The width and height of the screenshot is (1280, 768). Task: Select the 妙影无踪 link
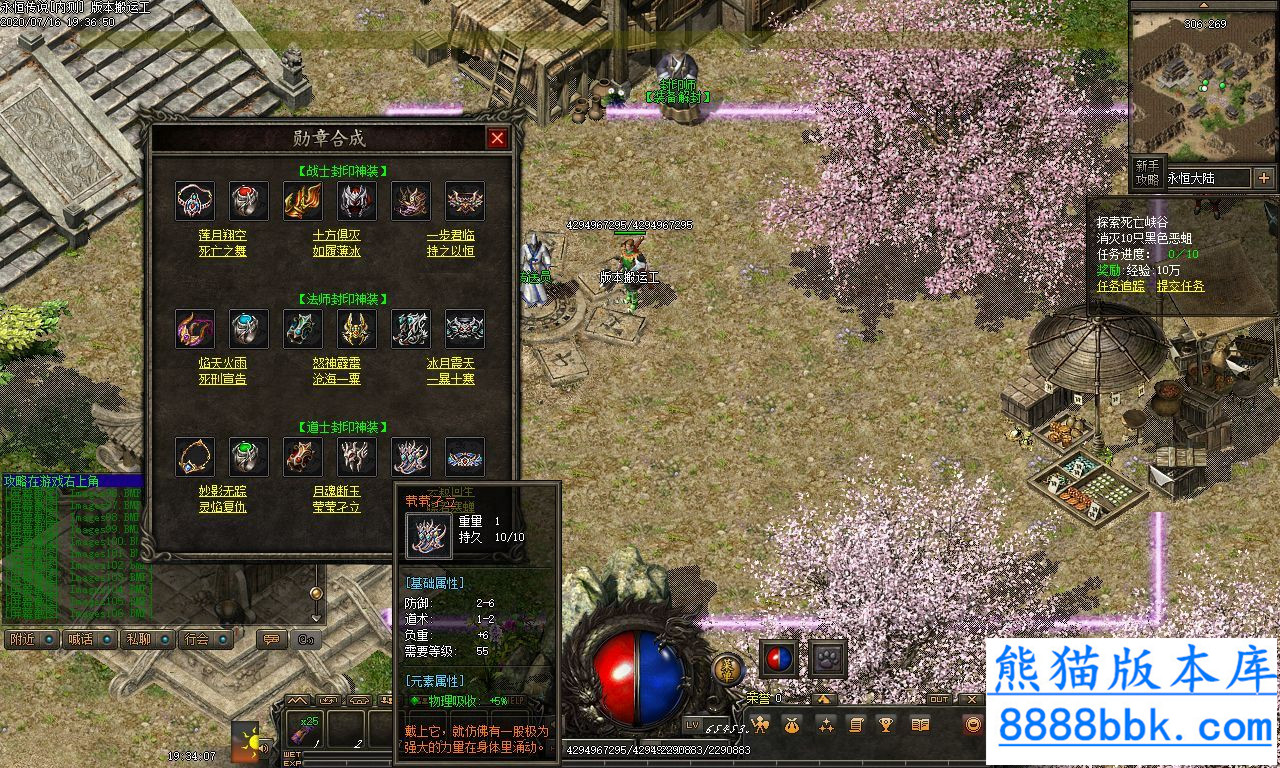coord(222,492)
